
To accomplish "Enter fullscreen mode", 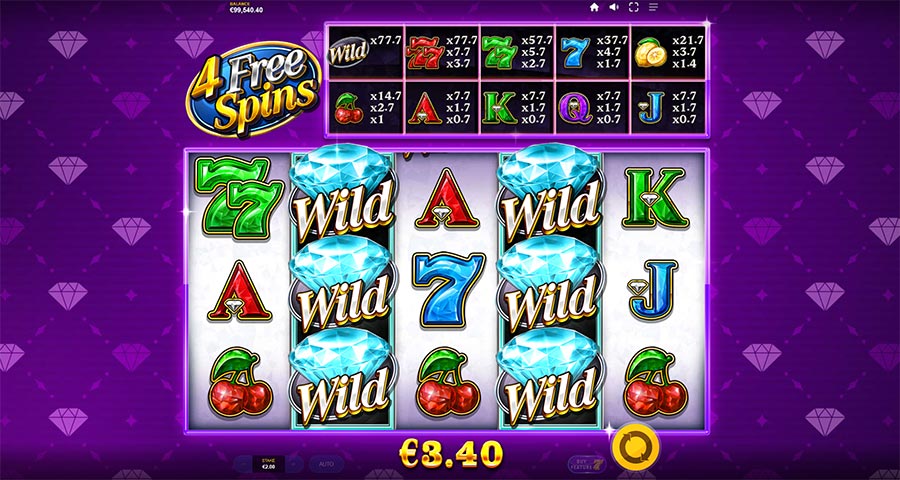I will (x=633, y=7).
